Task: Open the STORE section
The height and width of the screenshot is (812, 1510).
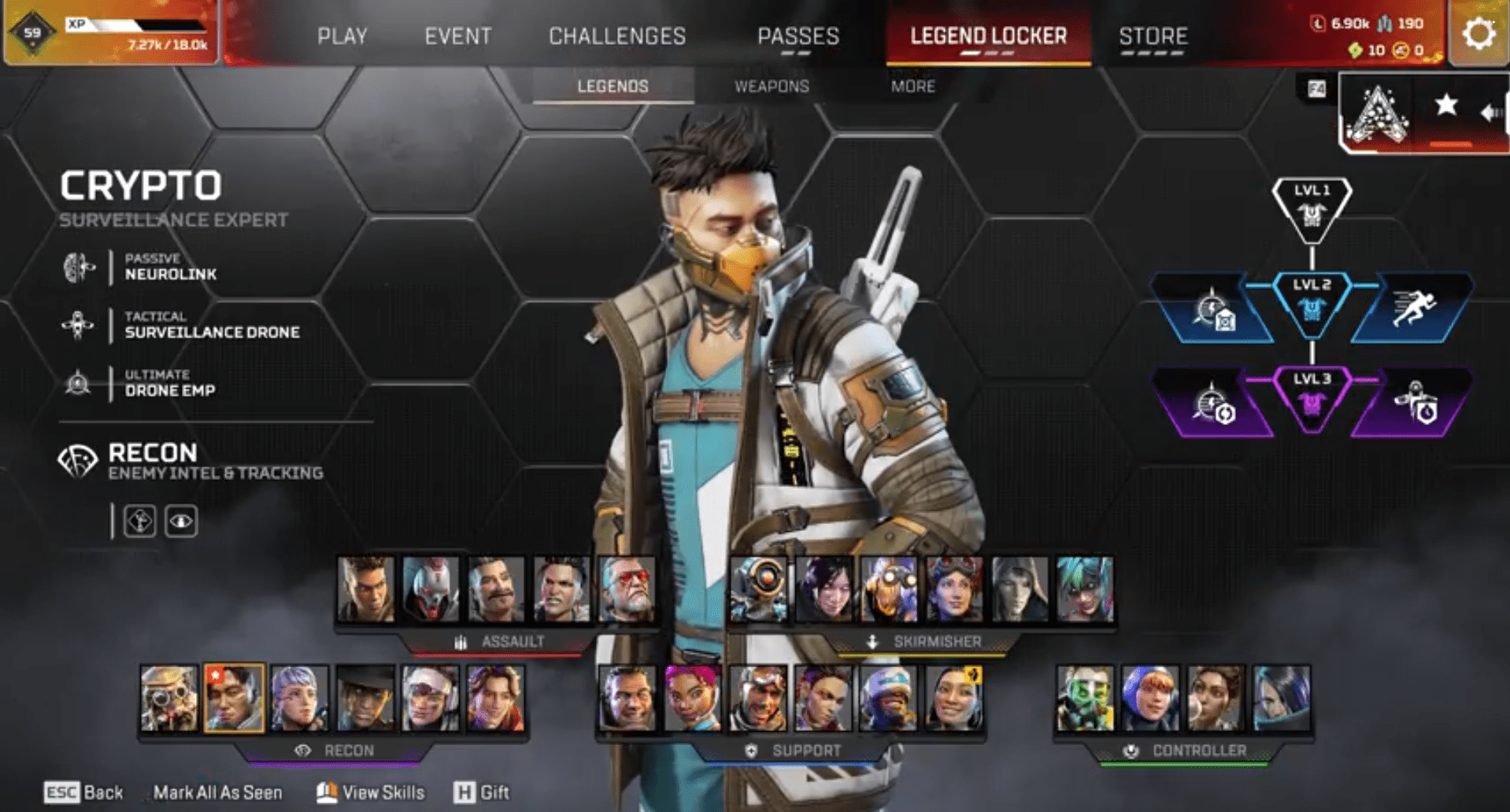Action: (x=1153, y=36)
